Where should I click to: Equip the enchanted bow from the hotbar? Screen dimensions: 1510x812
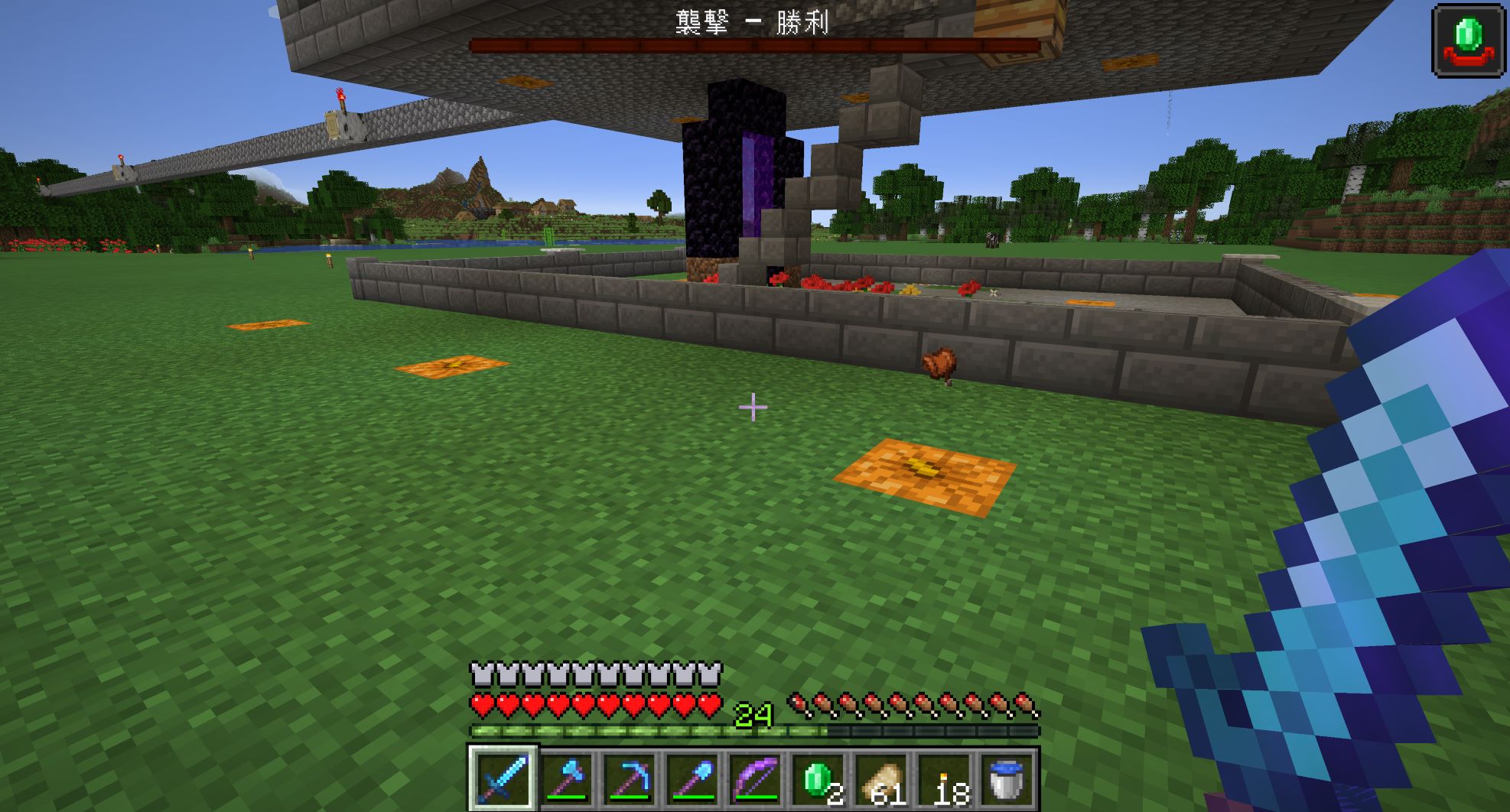(x=756, y=778)
